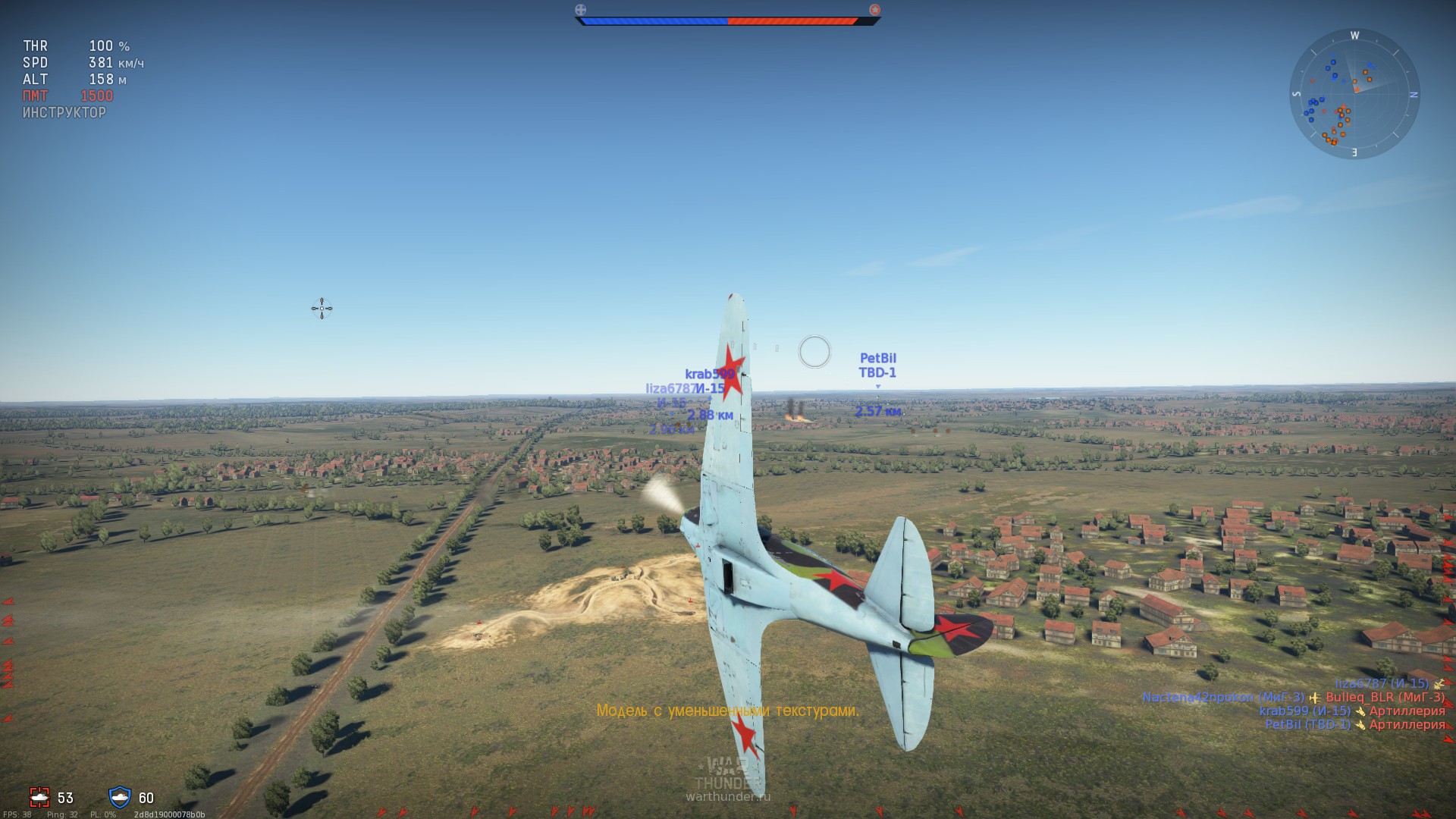Screen dimensions: 1456x819
Task: Click the white cross icon on team score bar
Action: [579, 10]
